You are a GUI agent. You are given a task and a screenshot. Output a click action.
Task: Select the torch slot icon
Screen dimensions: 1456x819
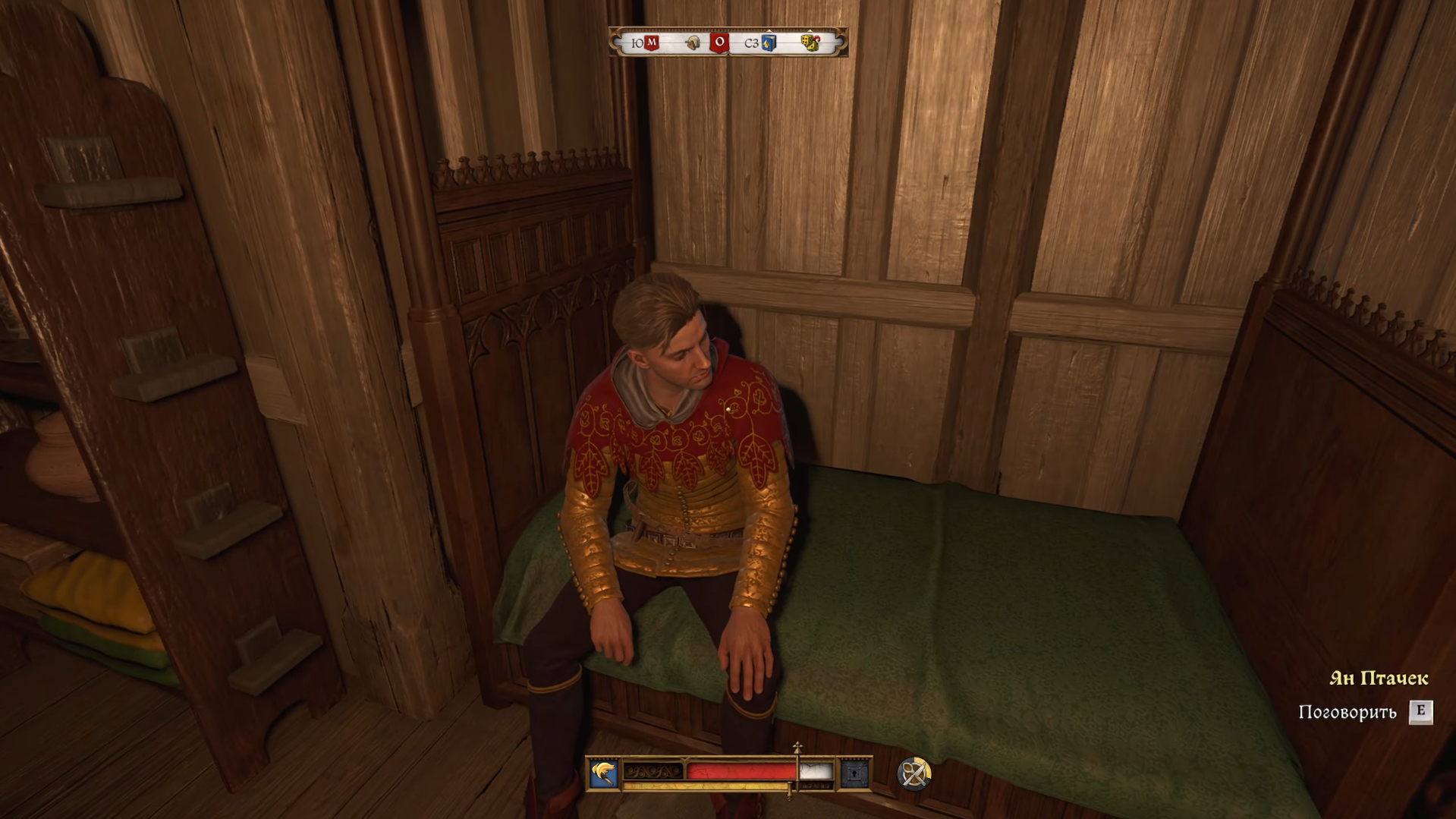pos(604,773)
